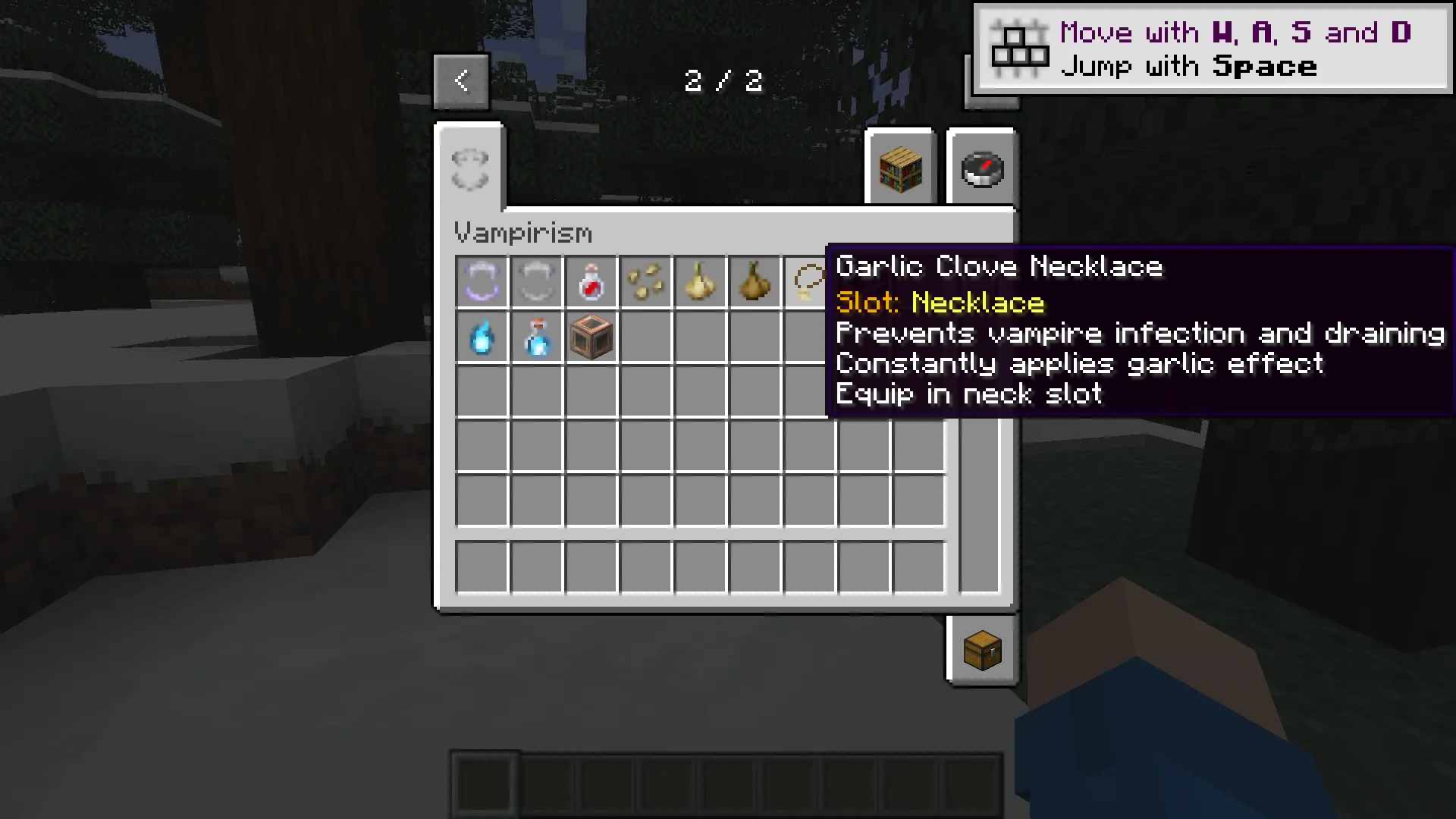Viewport: 1456px width, 819px height.
Task: Click the Garlic Clove Necklace item
Action: [808, 282]
